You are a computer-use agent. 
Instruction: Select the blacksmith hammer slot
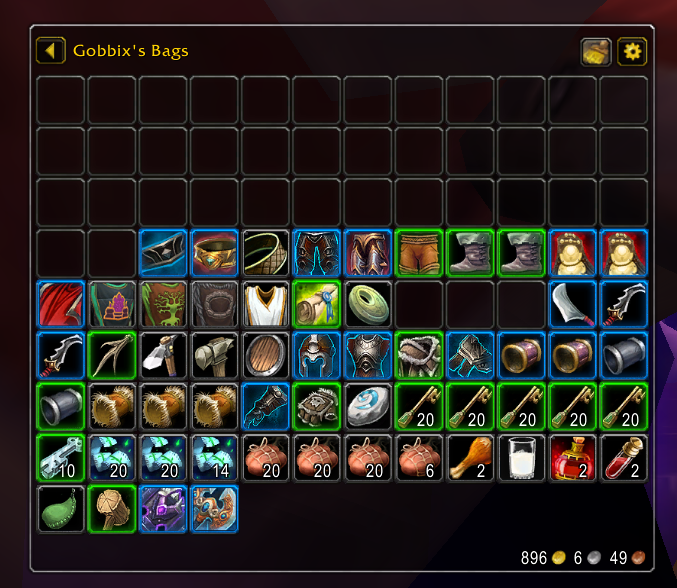214,355
